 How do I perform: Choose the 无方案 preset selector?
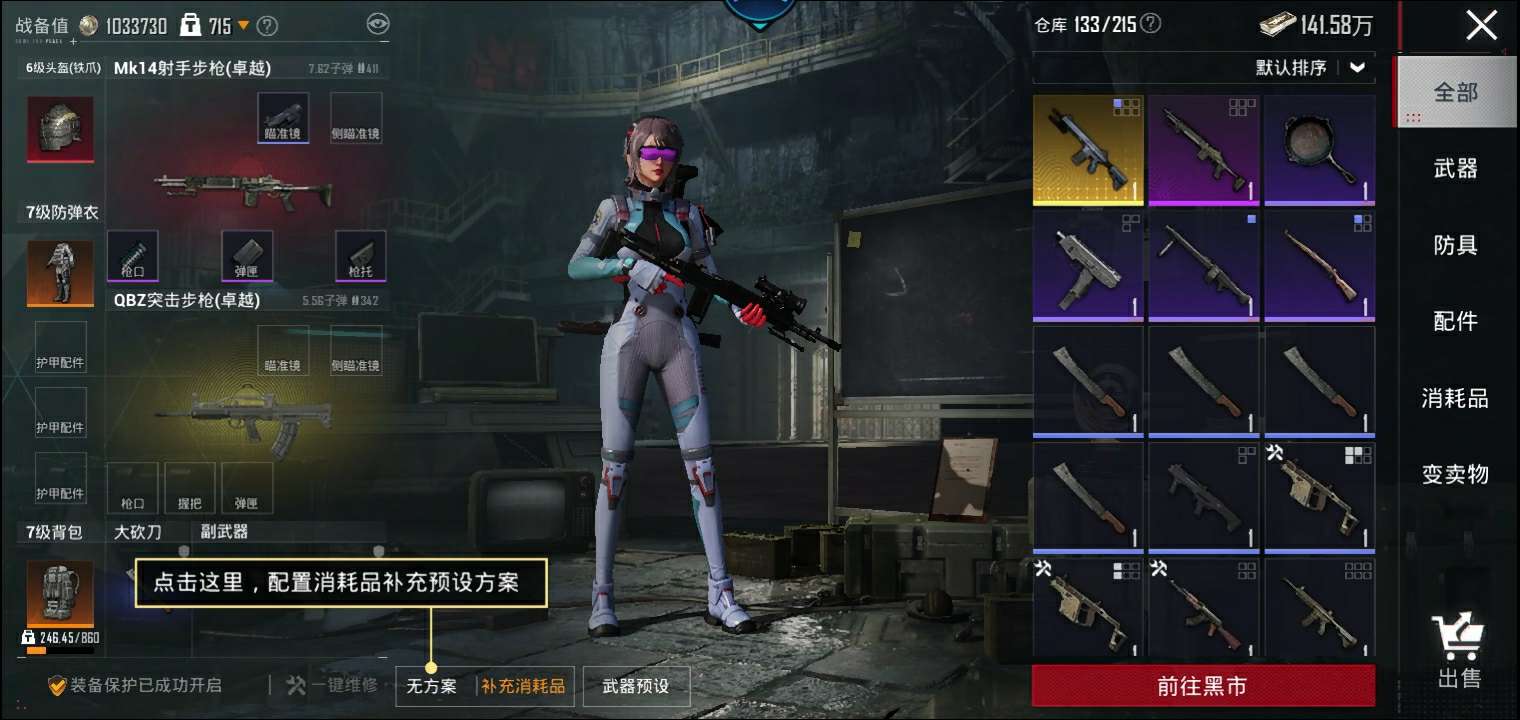(x=432, y=686)
